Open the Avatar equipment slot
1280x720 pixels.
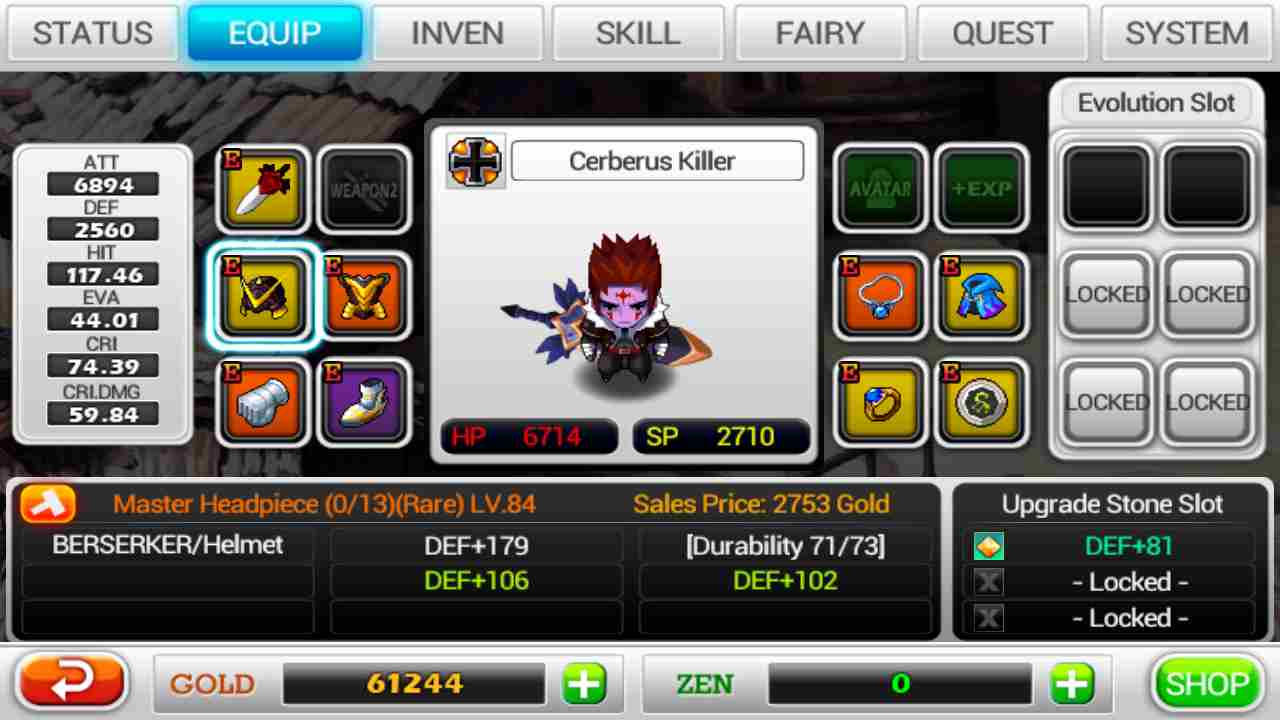pos(881,190)
